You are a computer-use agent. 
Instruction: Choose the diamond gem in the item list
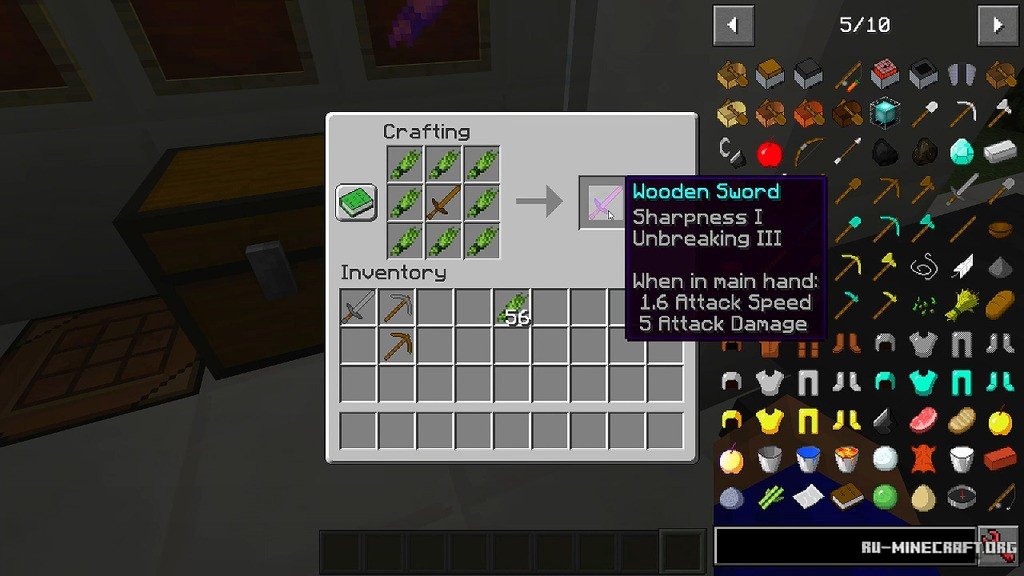click(x=961, y=152)
